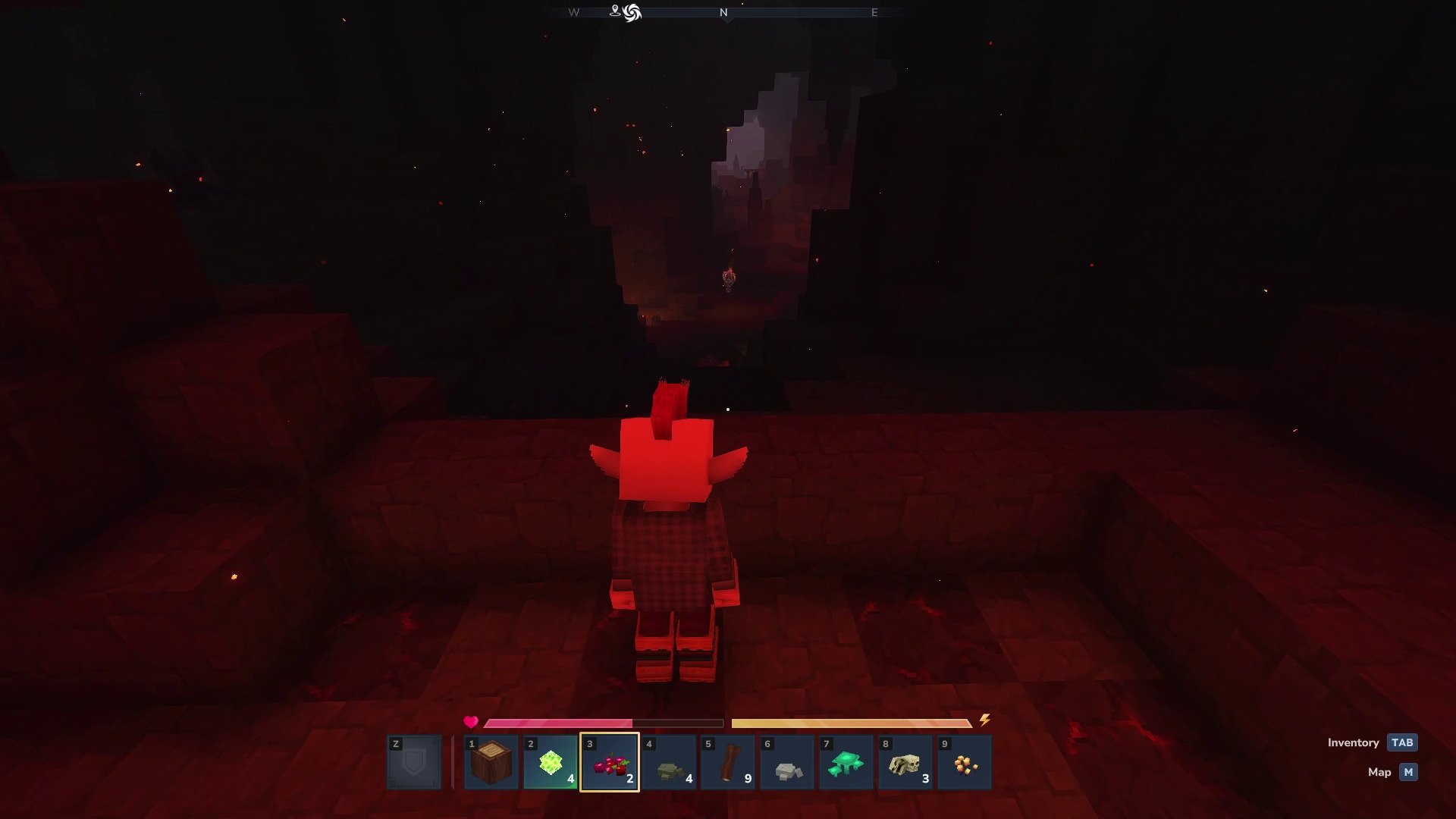This screenshot has height=819, width=1456.
Task: Click the shield utility slot
Action: tap(414, 762)
